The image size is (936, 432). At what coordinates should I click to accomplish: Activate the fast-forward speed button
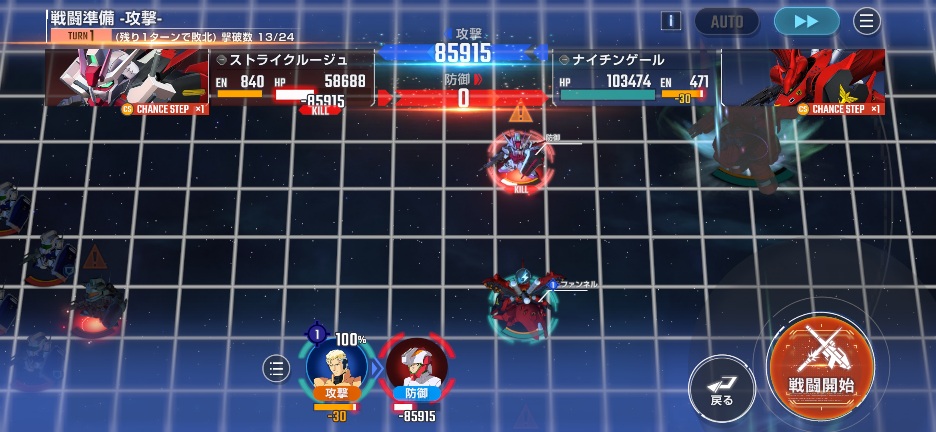pyautogui.click(x=806, y=21)
